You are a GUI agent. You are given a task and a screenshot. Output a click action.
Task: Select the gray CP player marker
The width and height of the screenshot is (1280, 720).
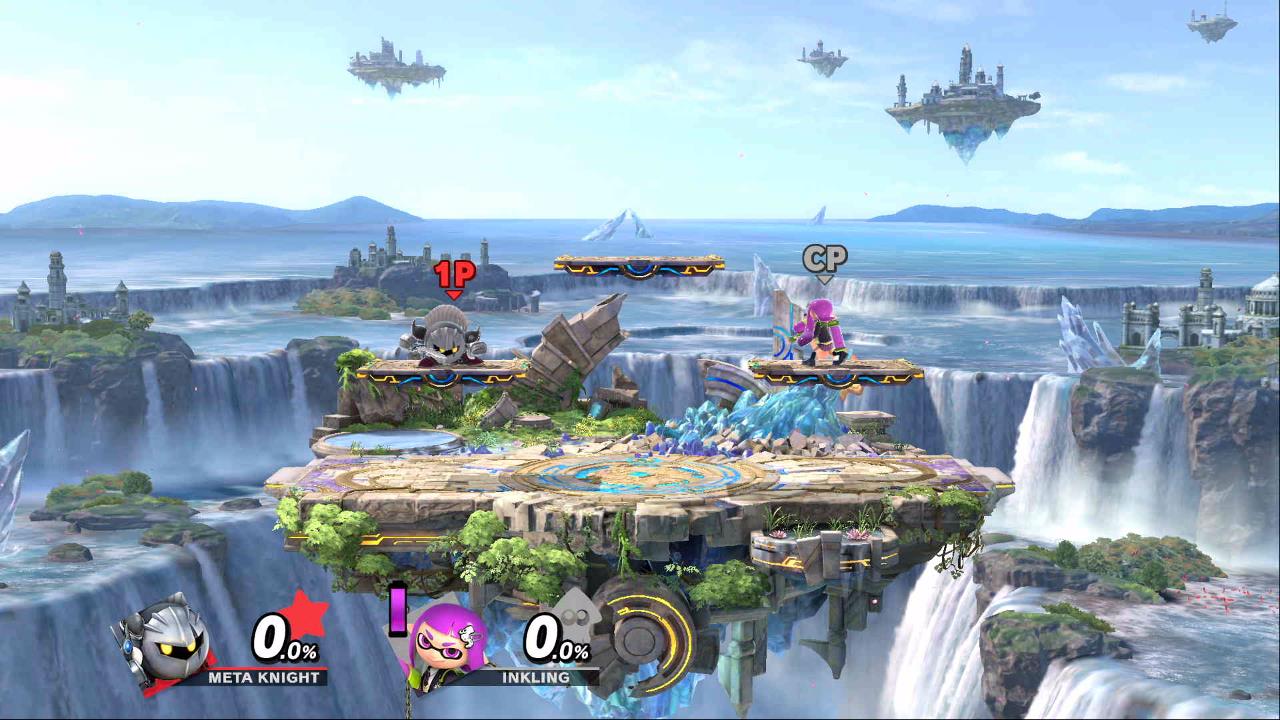[x=824, y=261]
